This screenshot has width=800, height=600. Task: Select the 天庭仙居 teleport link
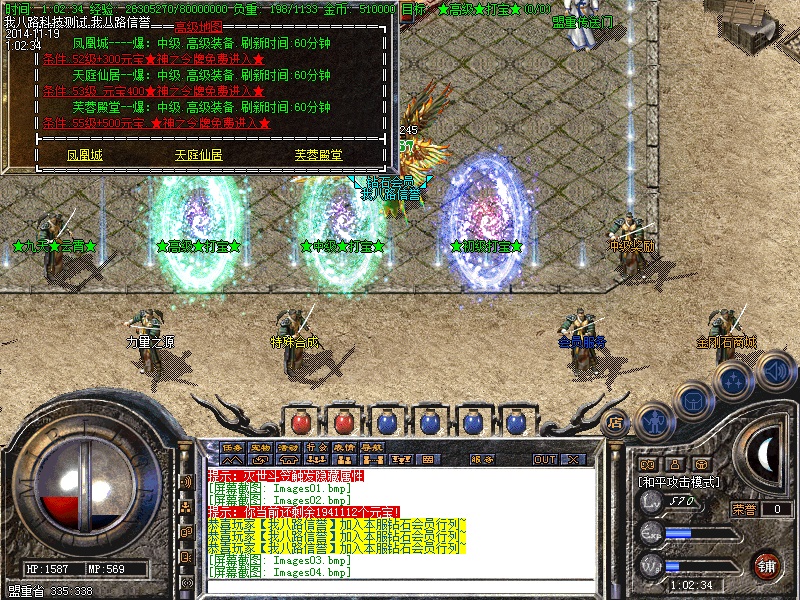coord(198,156)
